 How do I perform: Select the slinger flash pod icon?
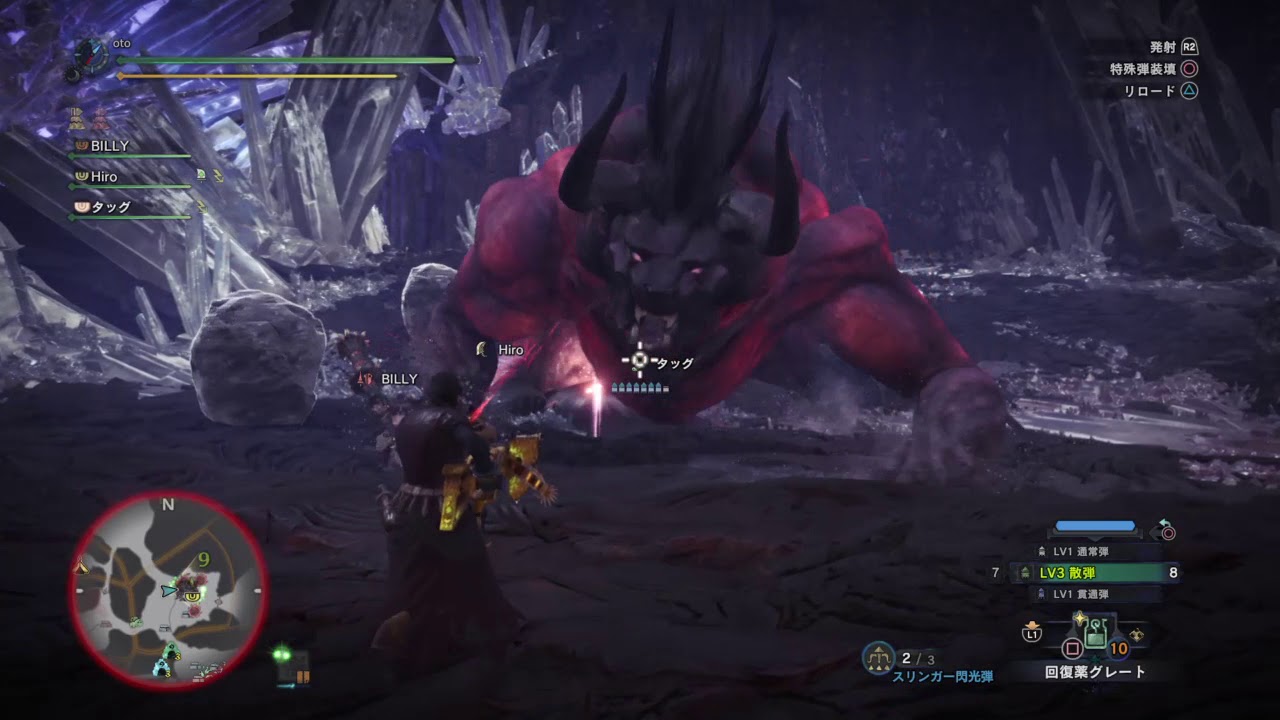point(879,657)
